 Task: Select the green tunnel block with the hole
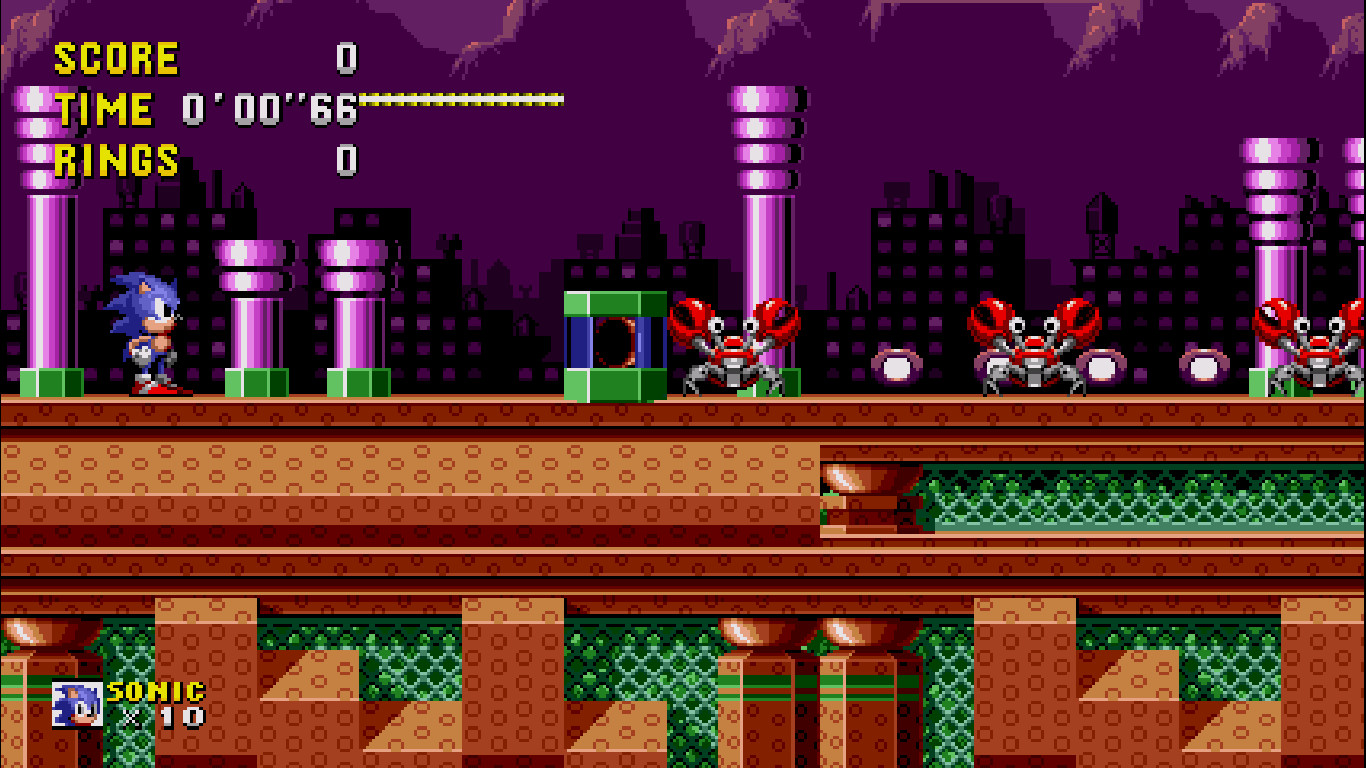[x=614, y=345]
